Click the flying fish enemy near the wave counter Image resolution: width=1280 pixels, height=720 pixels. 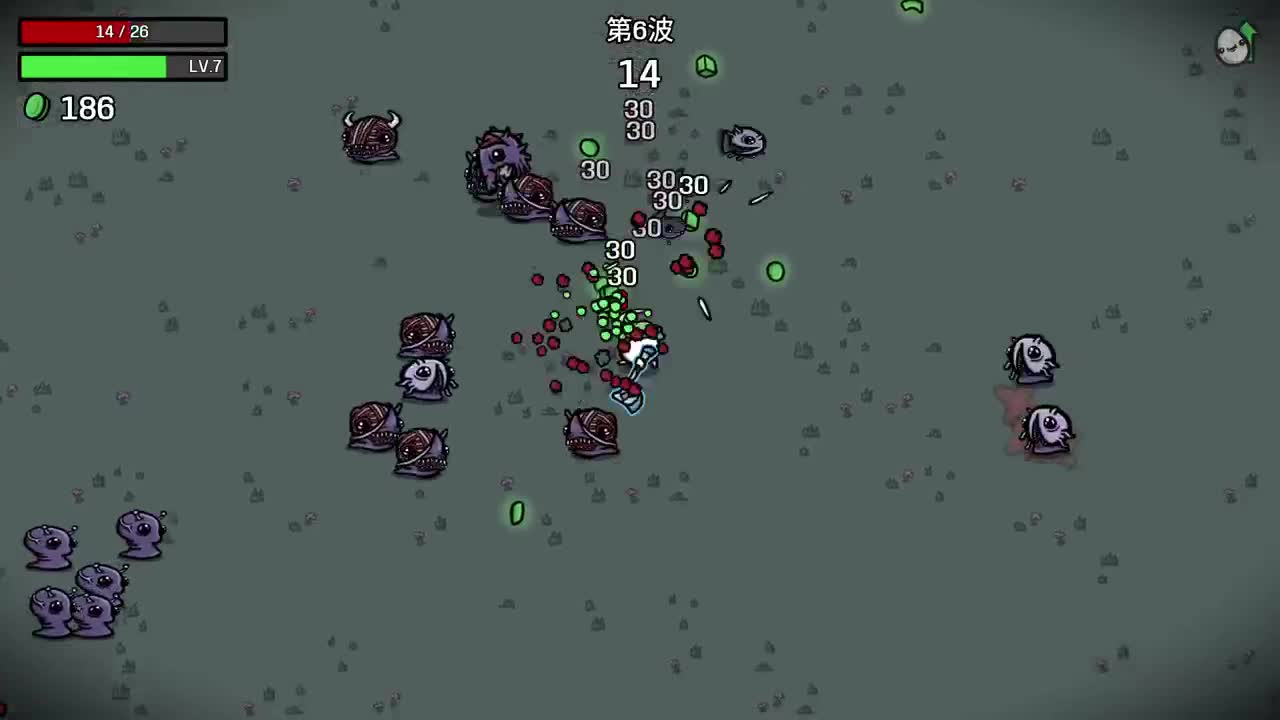click(x=742, y=140)
